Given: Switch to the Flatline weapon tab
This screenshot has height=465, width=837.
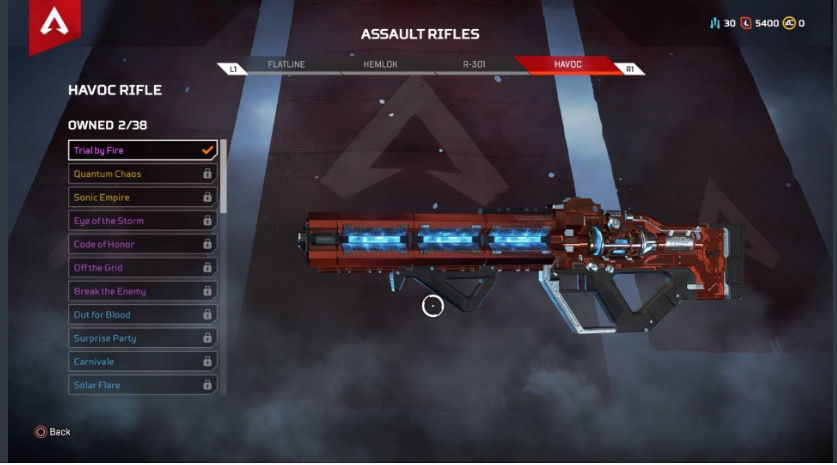Looking at the screenshot, I should point(285,65).
